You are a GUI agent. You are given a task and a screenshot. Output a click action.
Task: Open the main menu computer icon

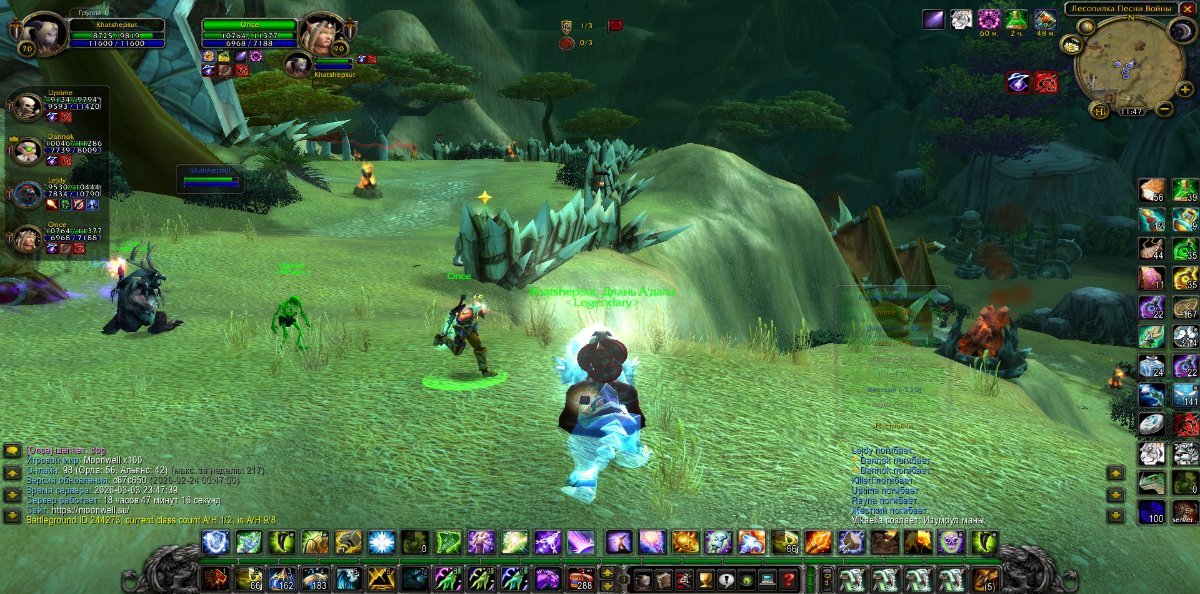[x=766, y=579]
